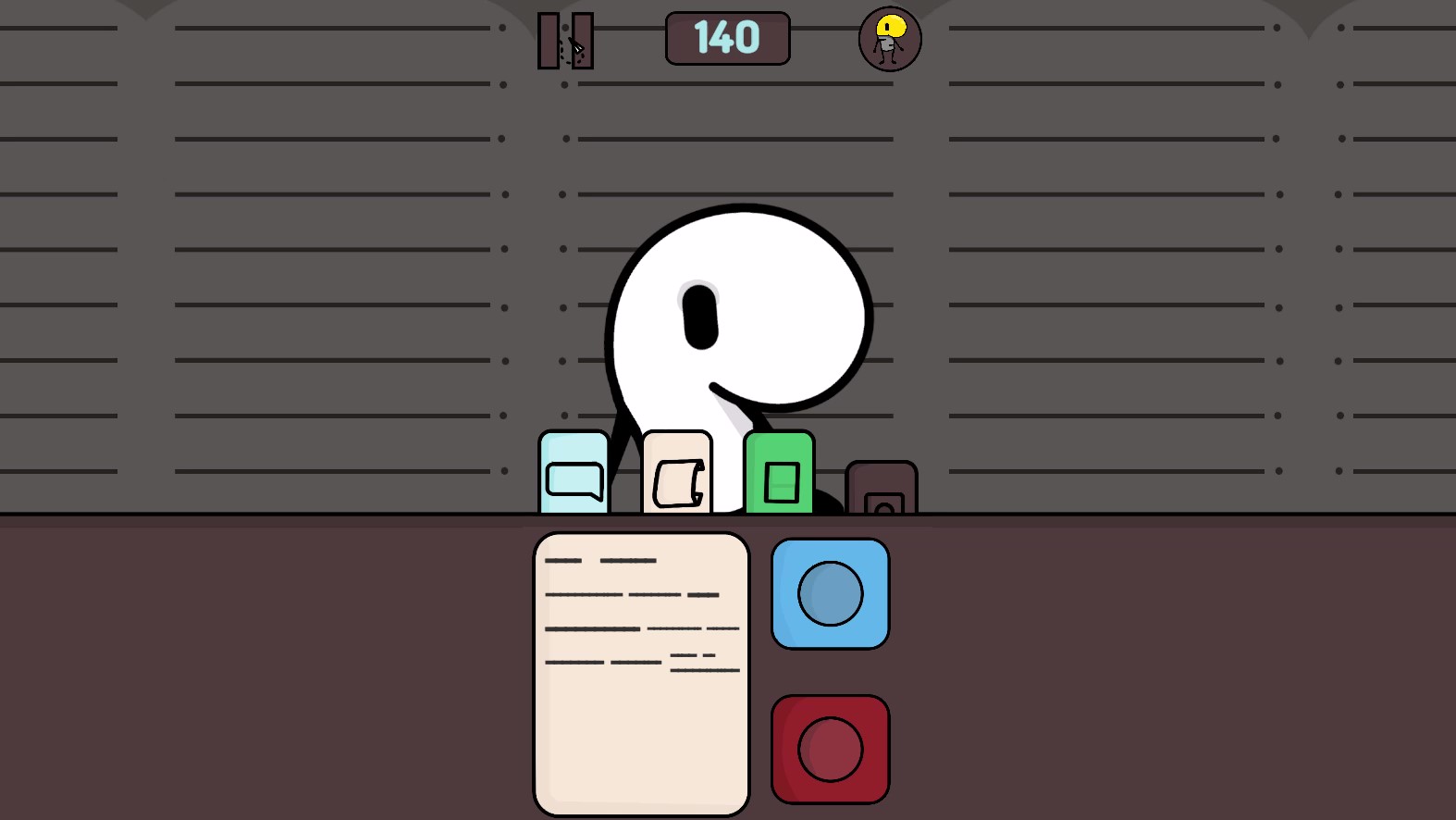Click the 140 score display
This screenshot has height=820, width=1456.
(727, 39)
